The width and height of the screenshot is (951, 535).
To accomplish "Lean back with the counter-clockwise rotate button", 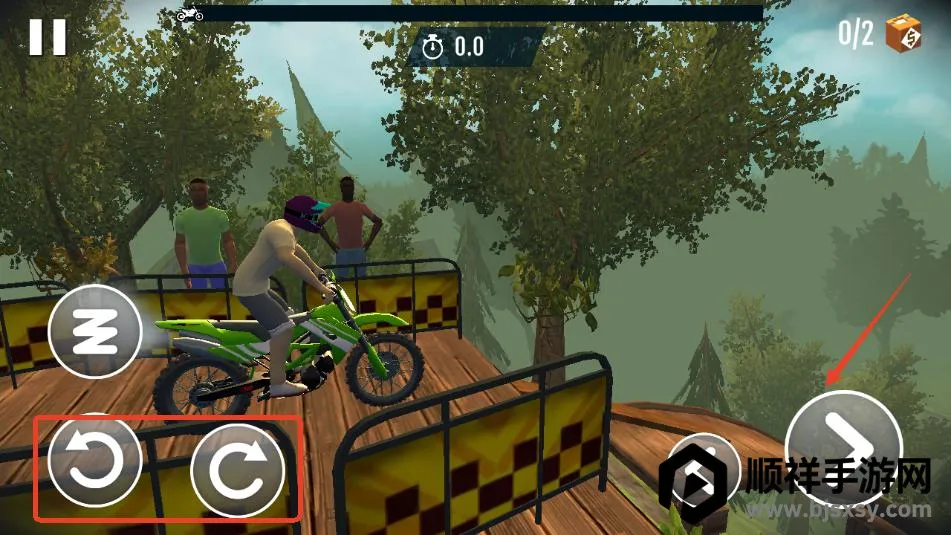I will [94, 463].
